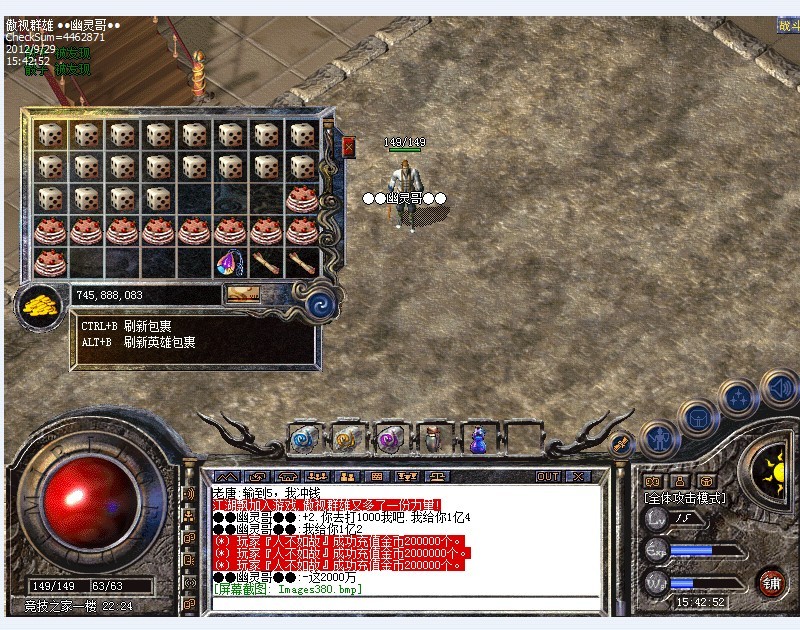This screenshot has height=630, width=800.
Task: Click the OUT button above chat
Action: tap(548, 476)
